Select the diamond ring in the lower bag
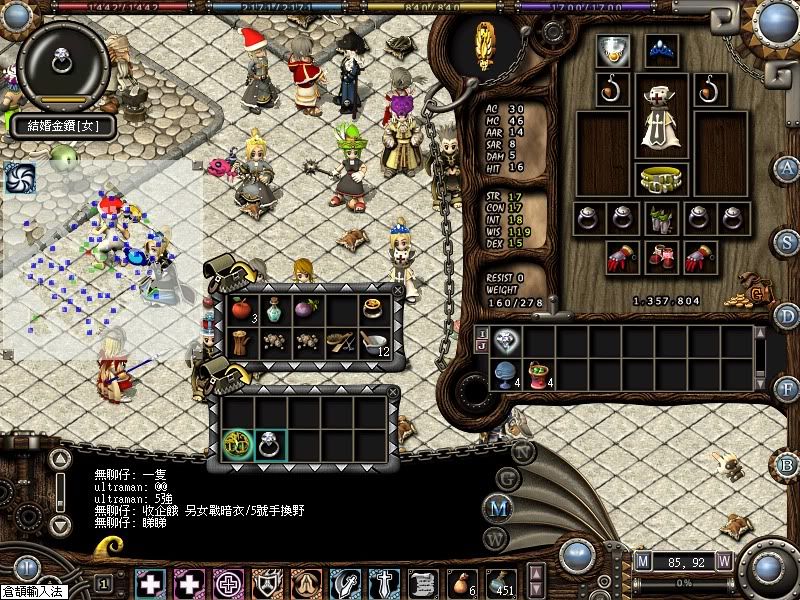The height and width of the screenshot is (600, 800). click(270, 444)
